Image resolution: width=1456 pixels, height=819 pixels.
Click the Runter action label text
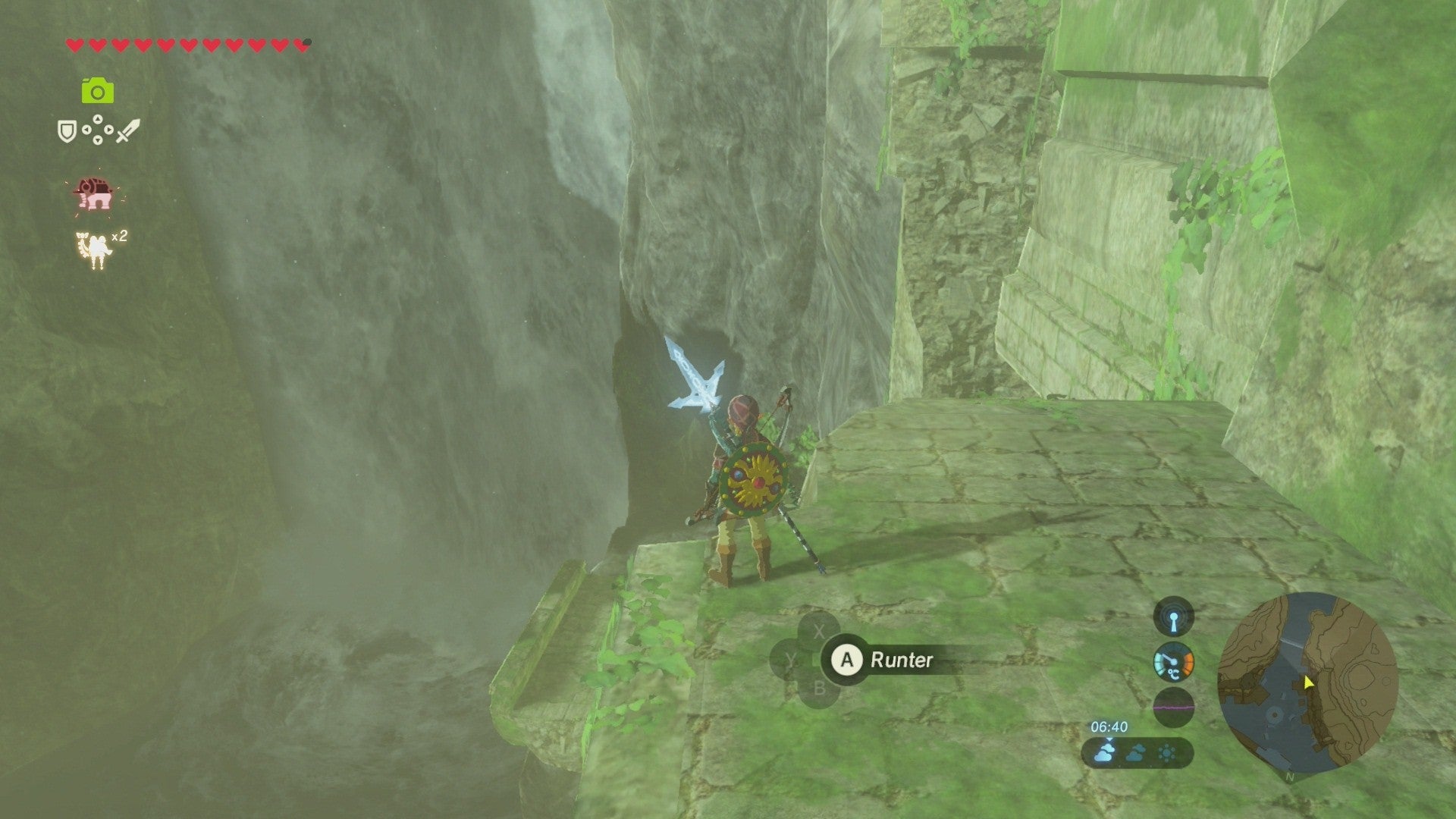click(902, 661)
